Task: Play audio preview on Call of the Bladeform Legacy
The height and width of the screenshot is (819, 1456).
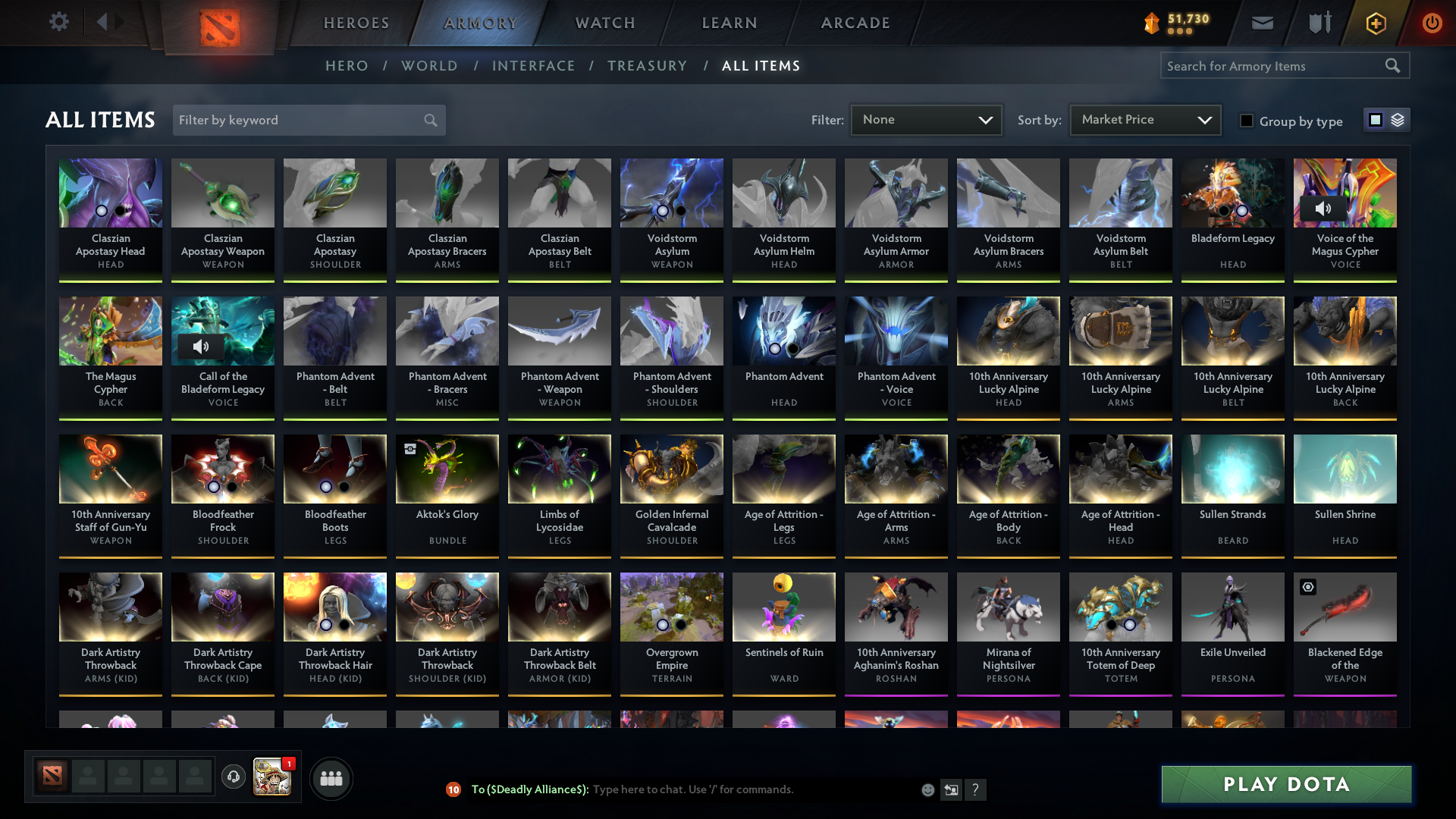Action: pyautogui.click(x=201, y=346)
